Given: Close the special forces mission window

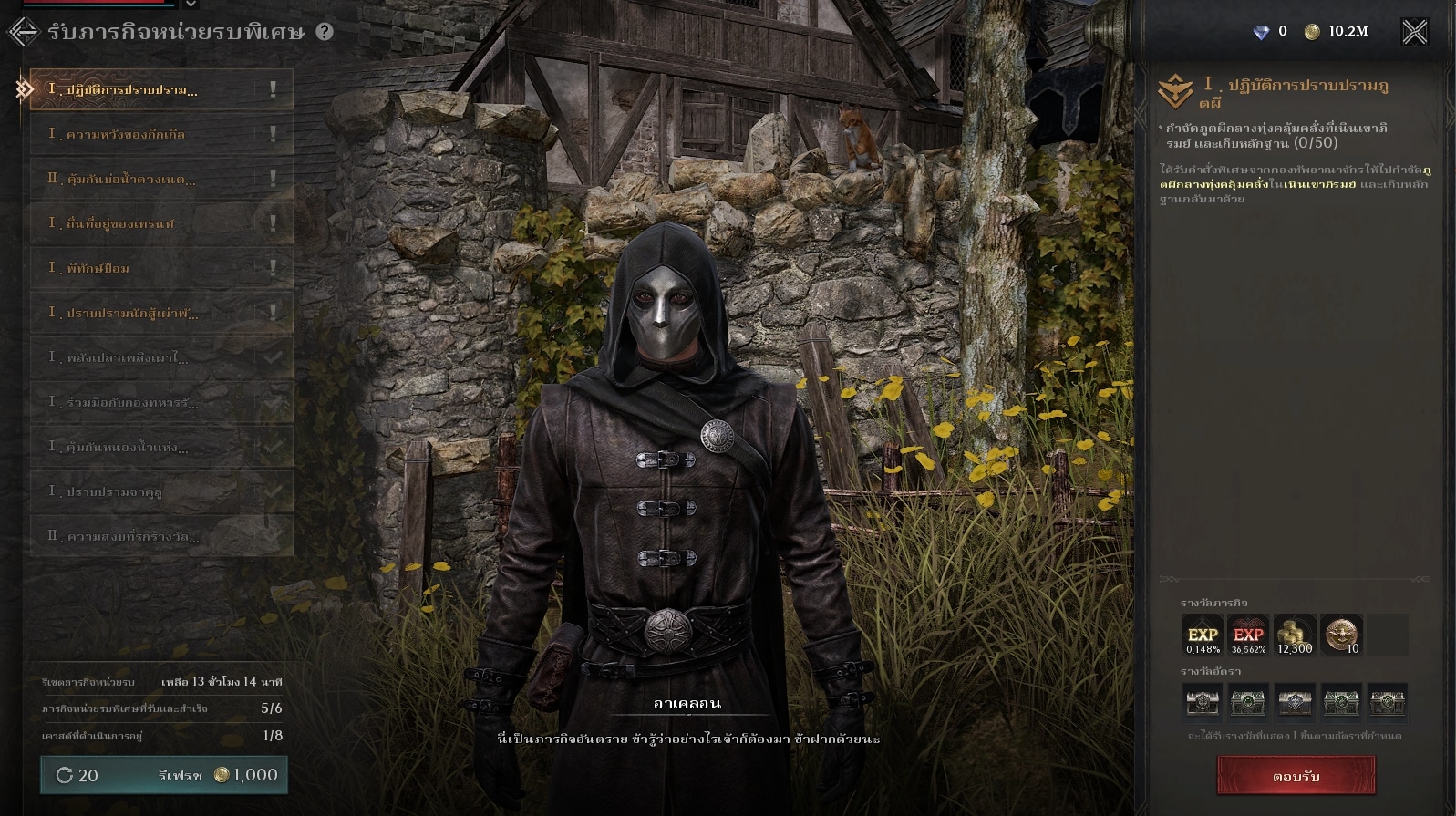Looking at the screenshot, I should (x=1414, y=32).
